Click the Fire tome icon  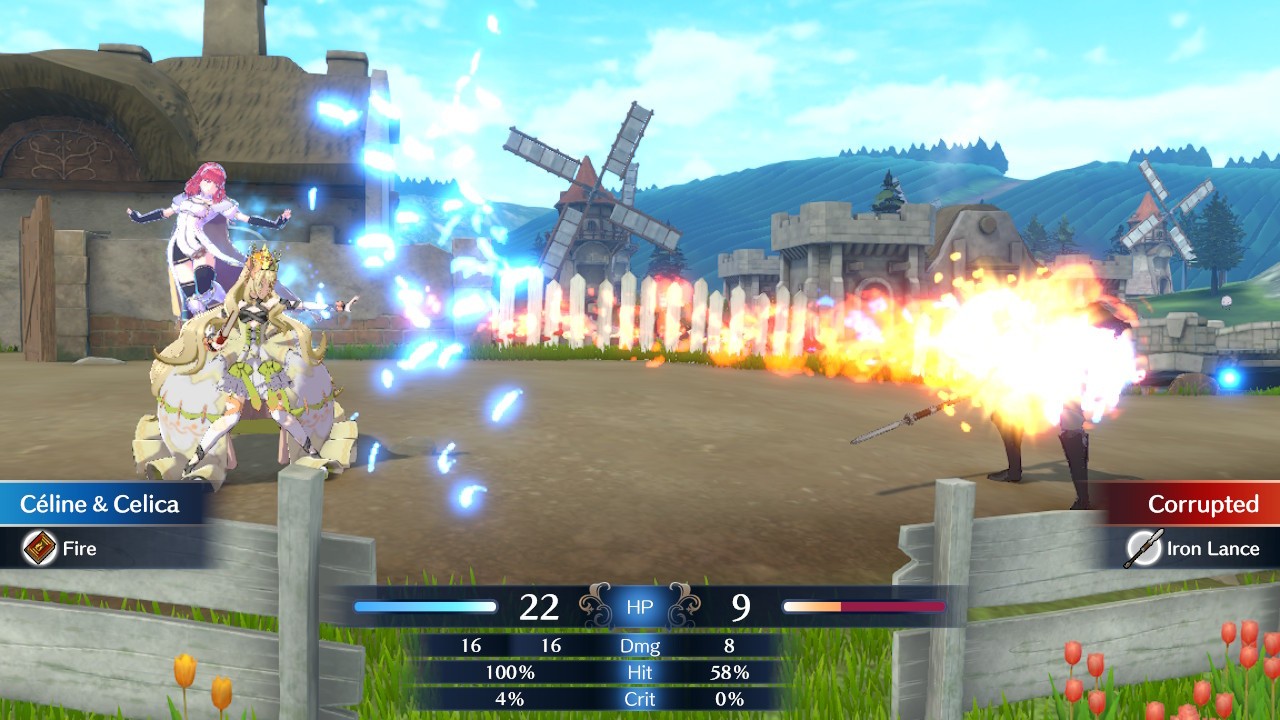(x=40, y=548)
